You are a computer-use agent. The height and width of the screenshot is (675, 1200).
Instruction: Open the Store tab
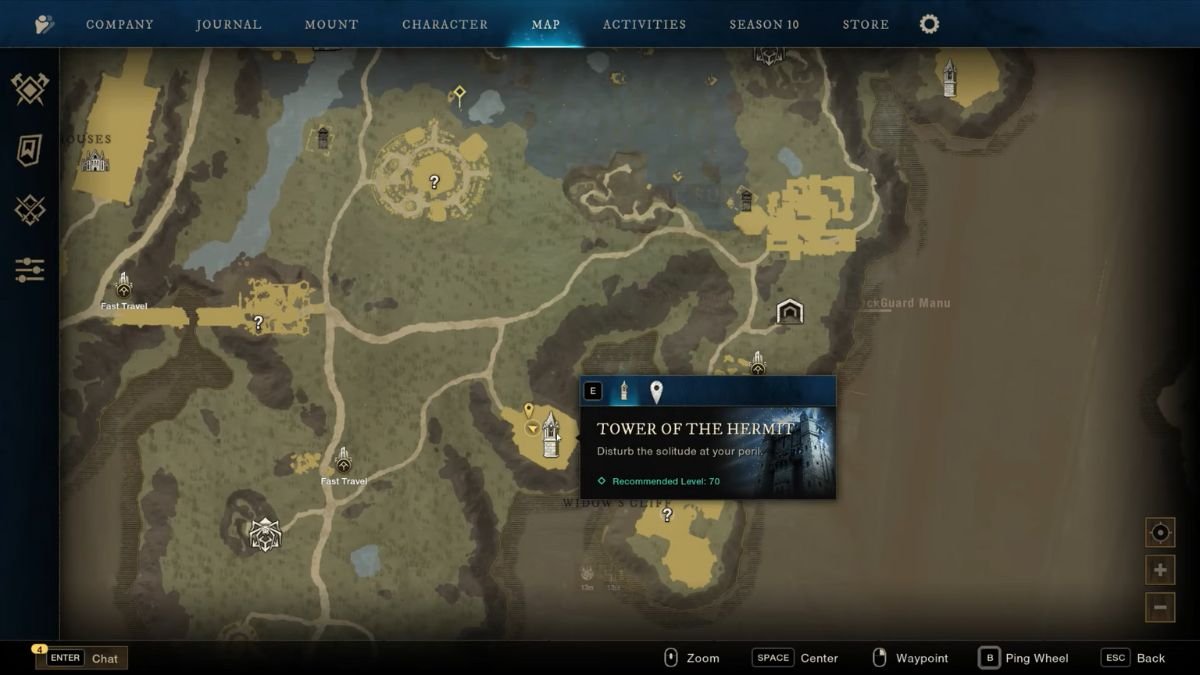tap(866, 24)
